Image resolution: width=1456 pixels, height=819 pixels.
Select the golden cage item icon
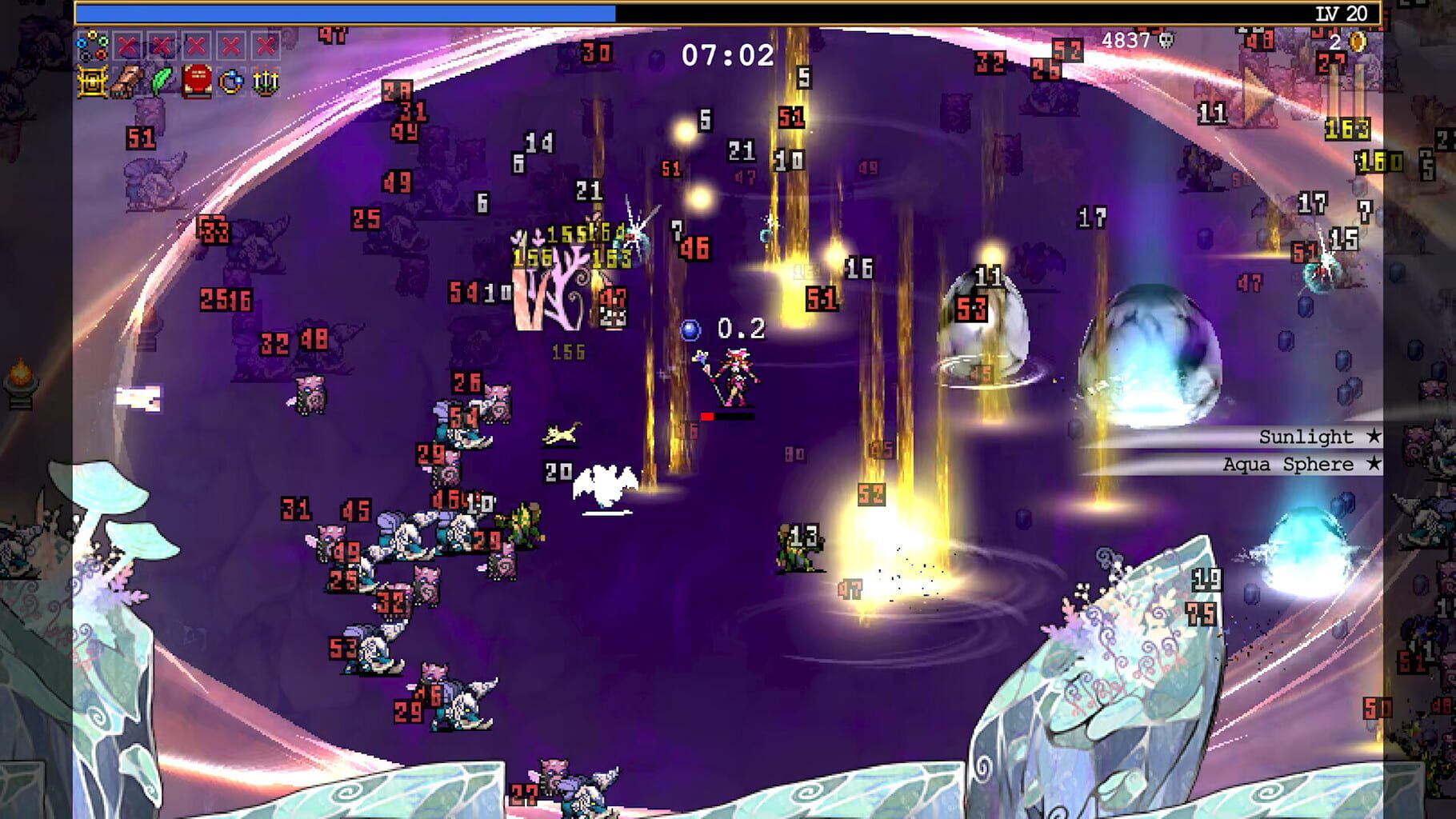tap(90, 82)
